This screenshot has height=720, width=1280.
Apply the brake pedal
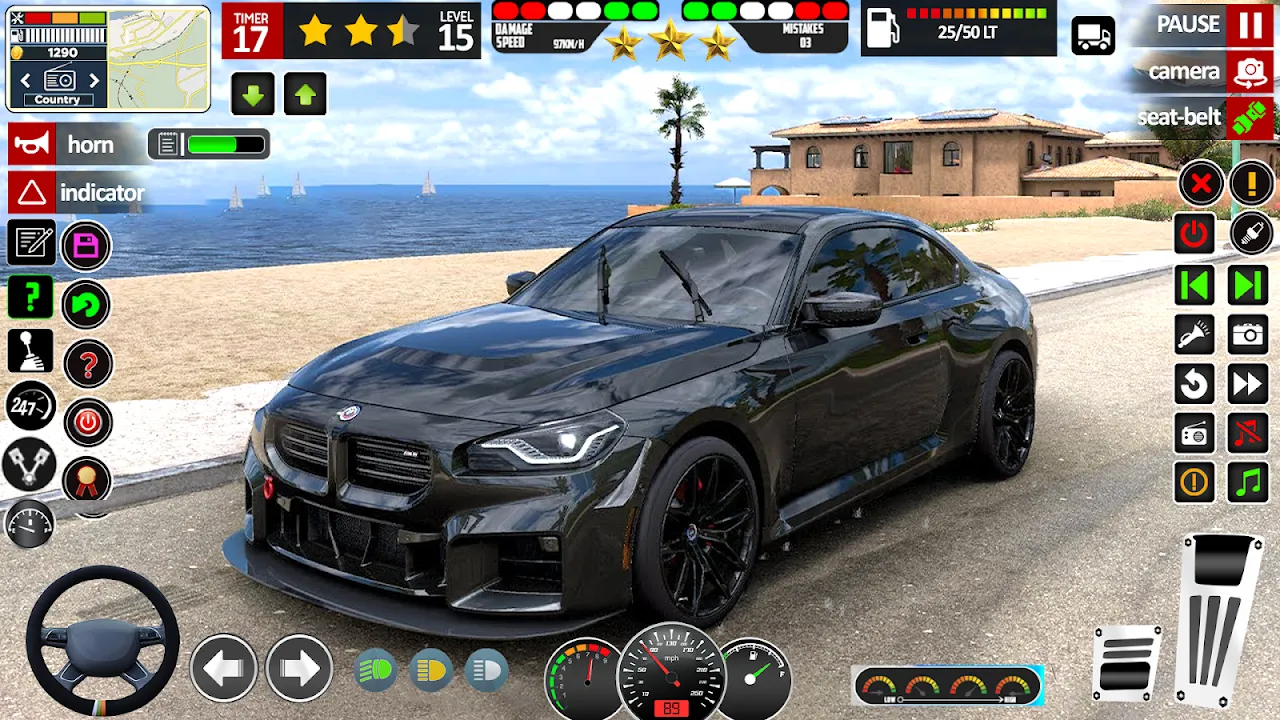(1127, 662)
